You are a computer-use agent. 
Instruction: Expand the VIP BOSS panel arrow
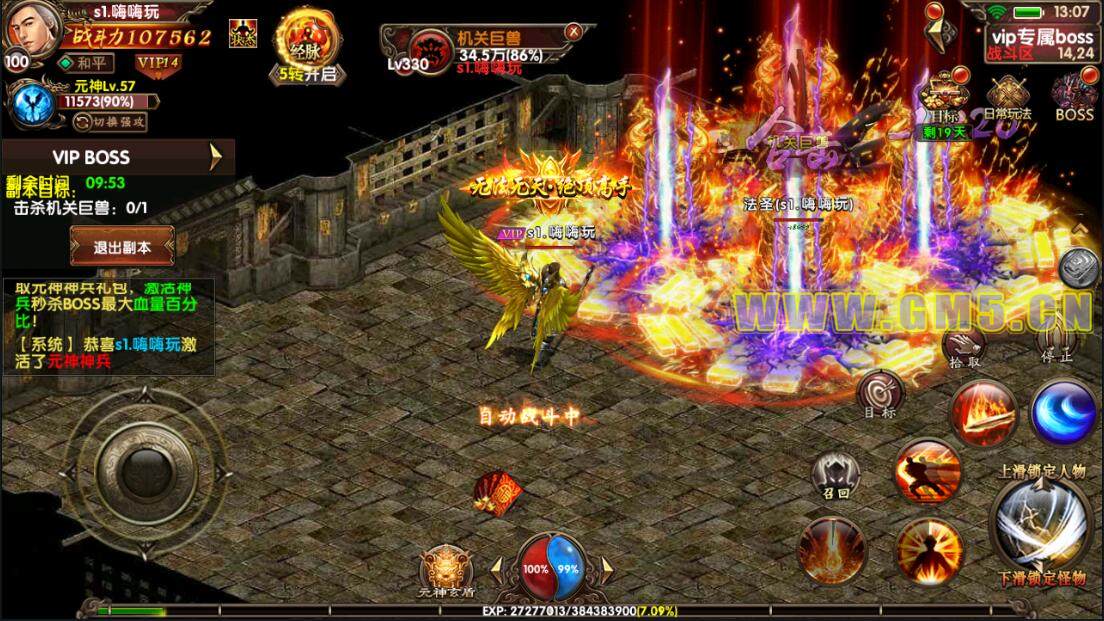(216, 157)
